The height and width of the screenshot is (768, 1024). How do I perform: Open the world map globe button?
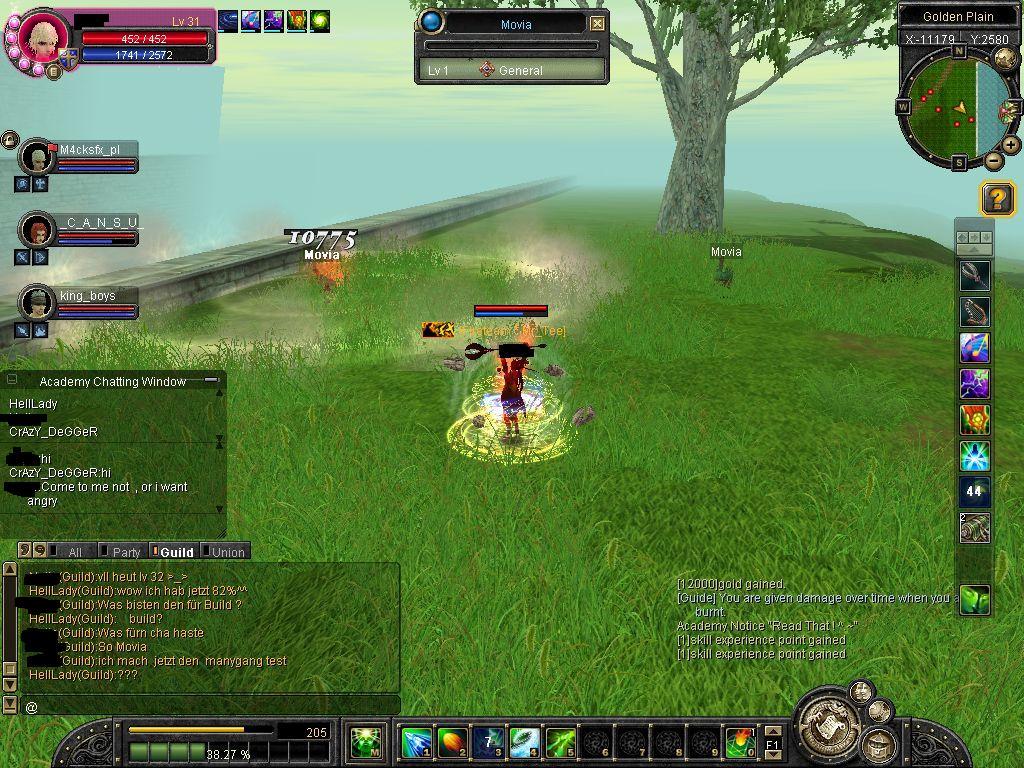(x=1005, y=58)
